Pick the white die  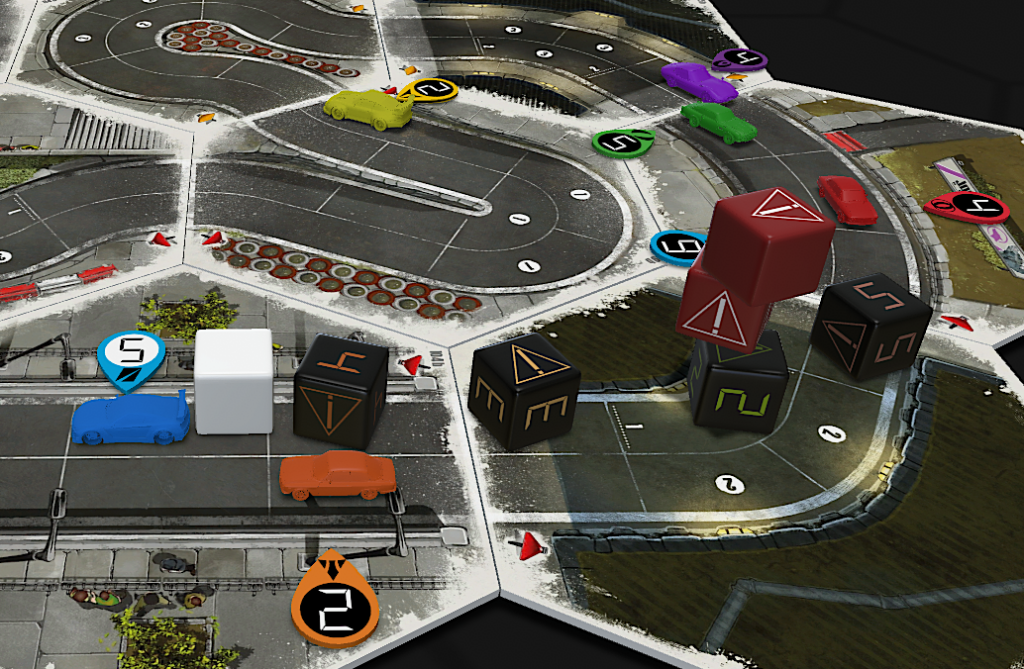[234, 382]
